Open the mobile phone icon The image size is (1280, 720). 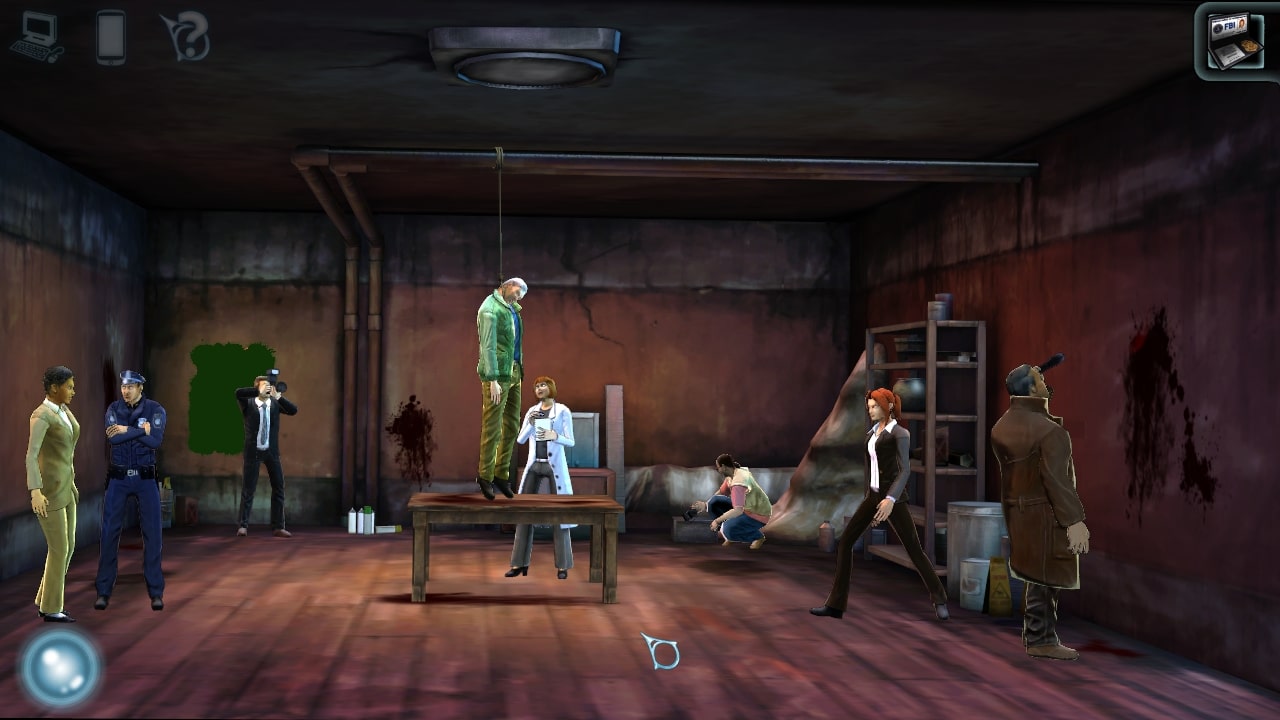click(x=111, y=37)
